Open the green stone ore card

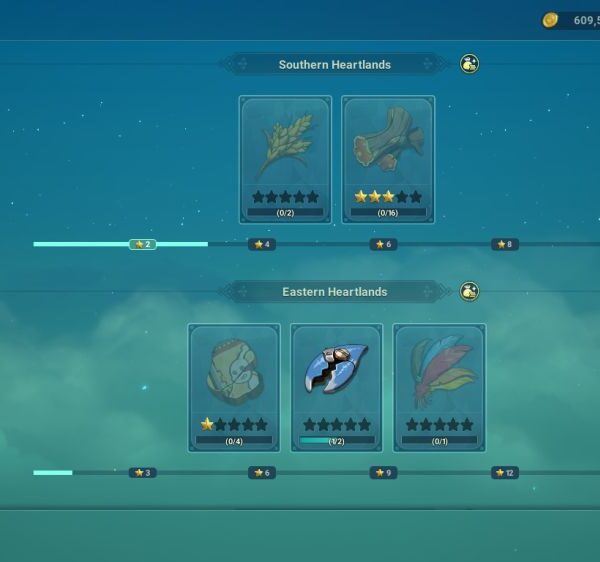pyautogui.click(x=234, y=386)
